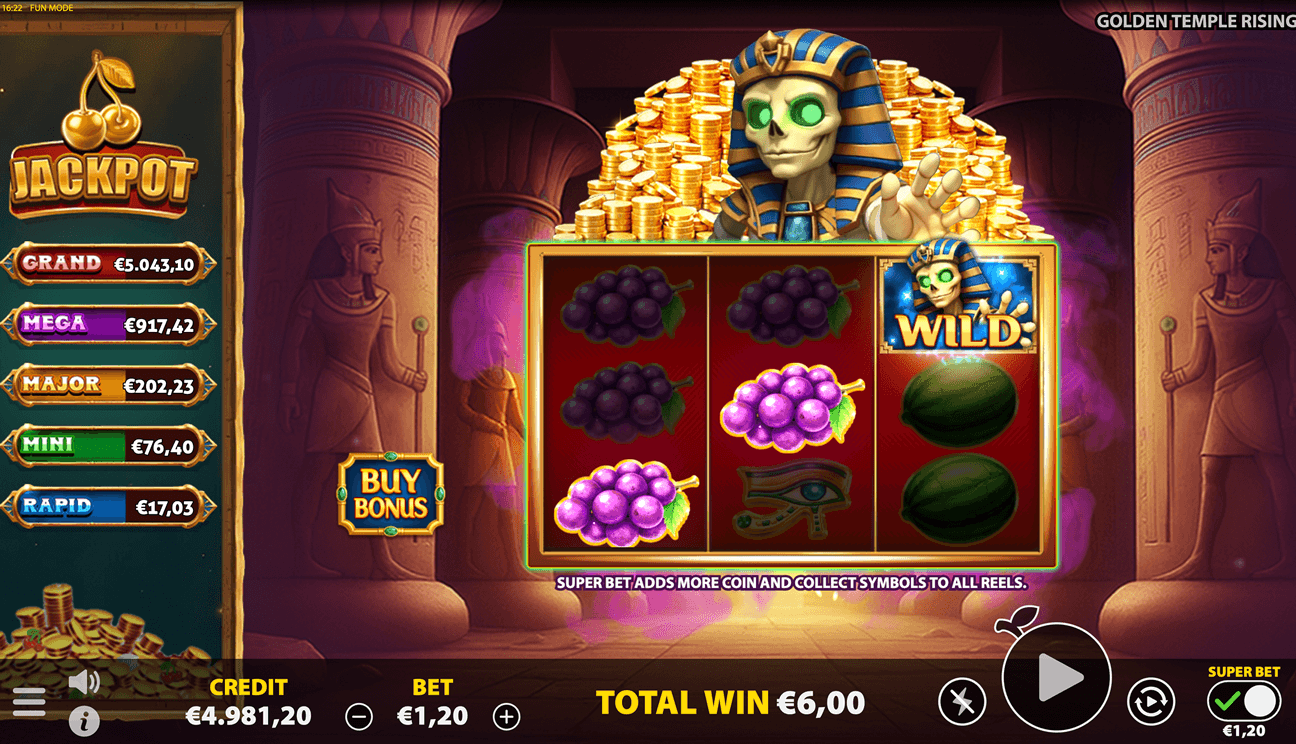Click the RAPID jackpot banner
1296x744 pixels.
click(x=110, y=507)
